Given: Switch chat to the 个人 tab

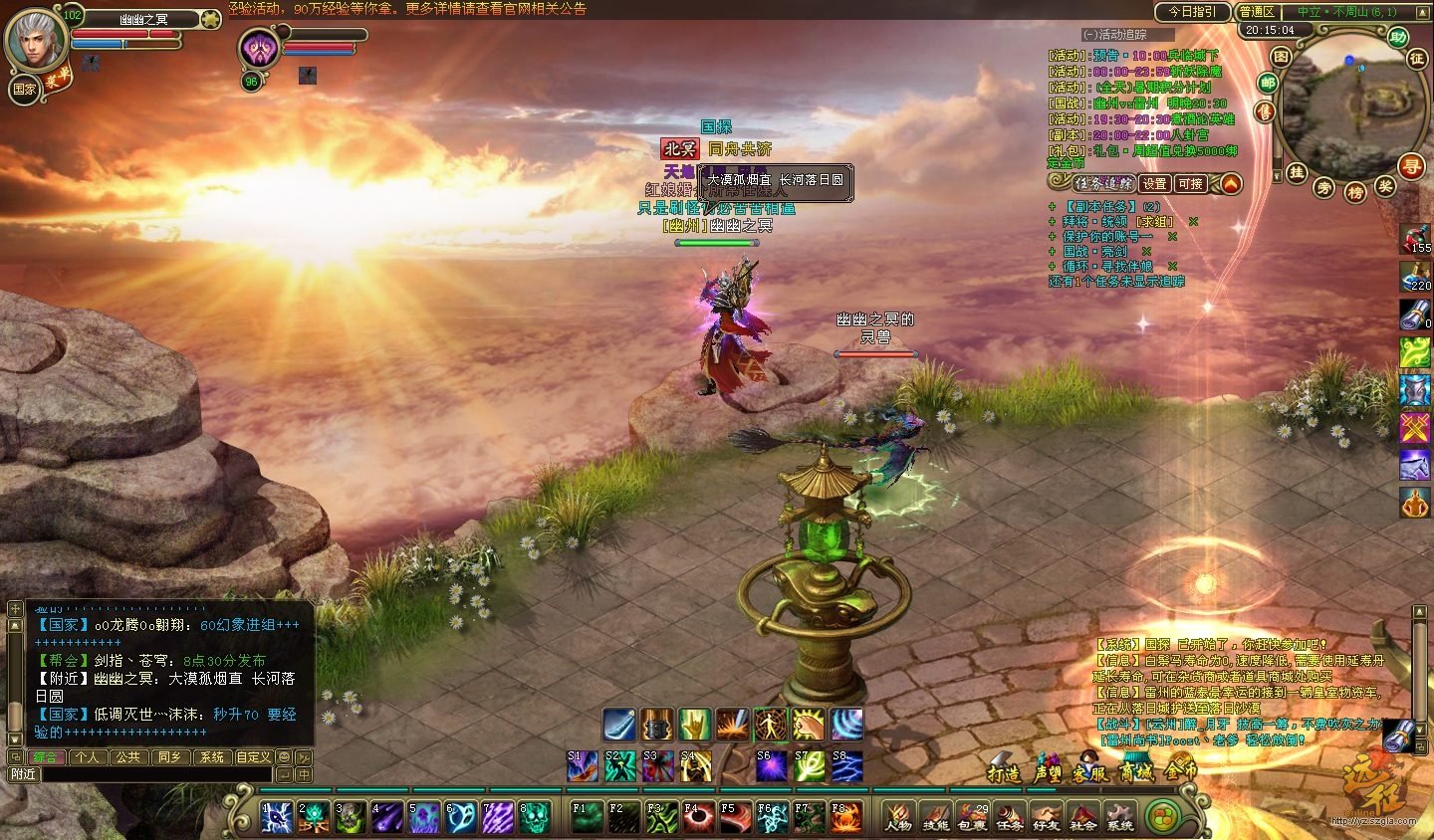Looking at the screenshot, I should 88,757.
